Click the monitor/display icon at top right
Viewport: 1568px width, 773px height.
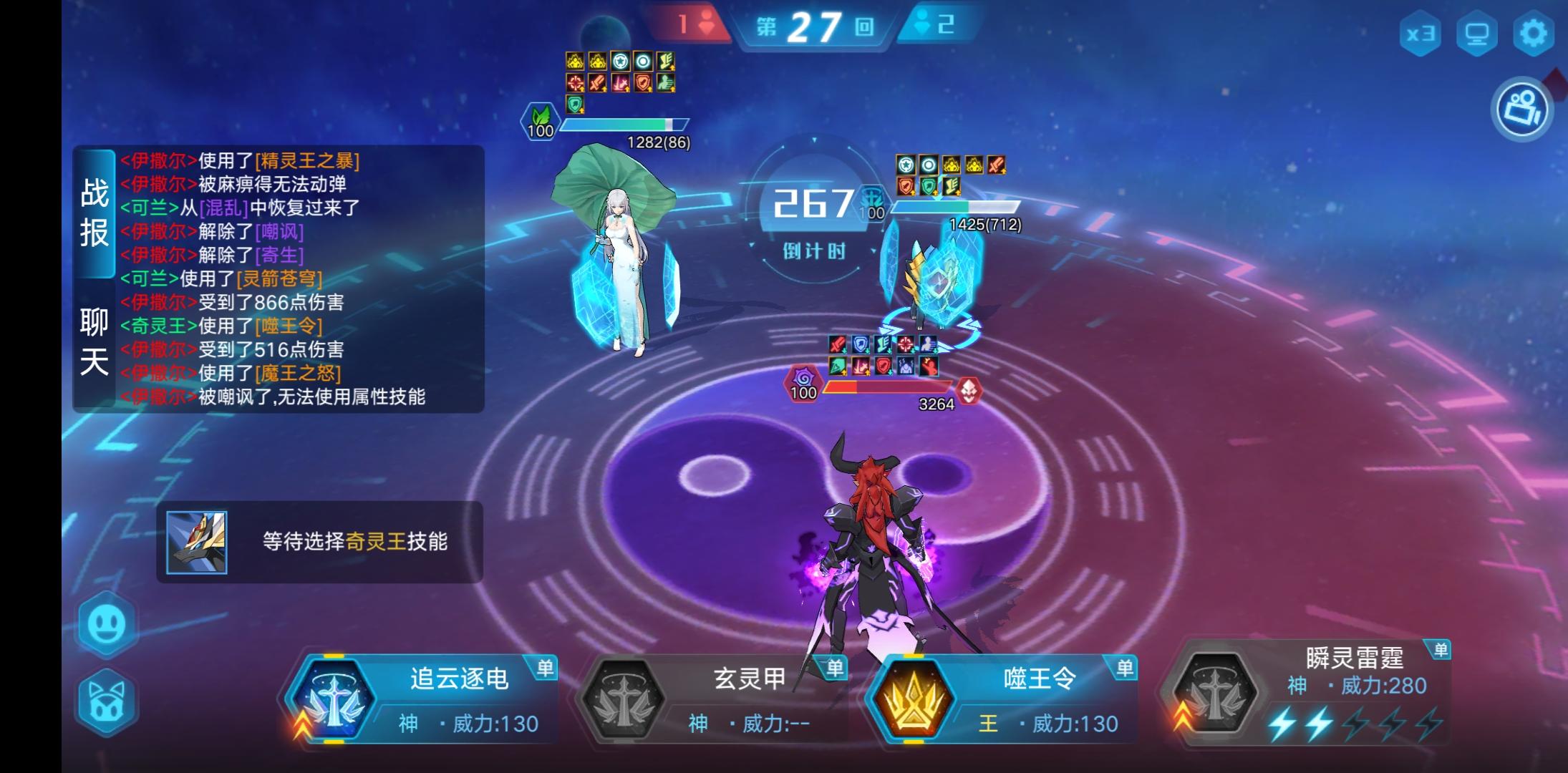tap(1475, 31)
